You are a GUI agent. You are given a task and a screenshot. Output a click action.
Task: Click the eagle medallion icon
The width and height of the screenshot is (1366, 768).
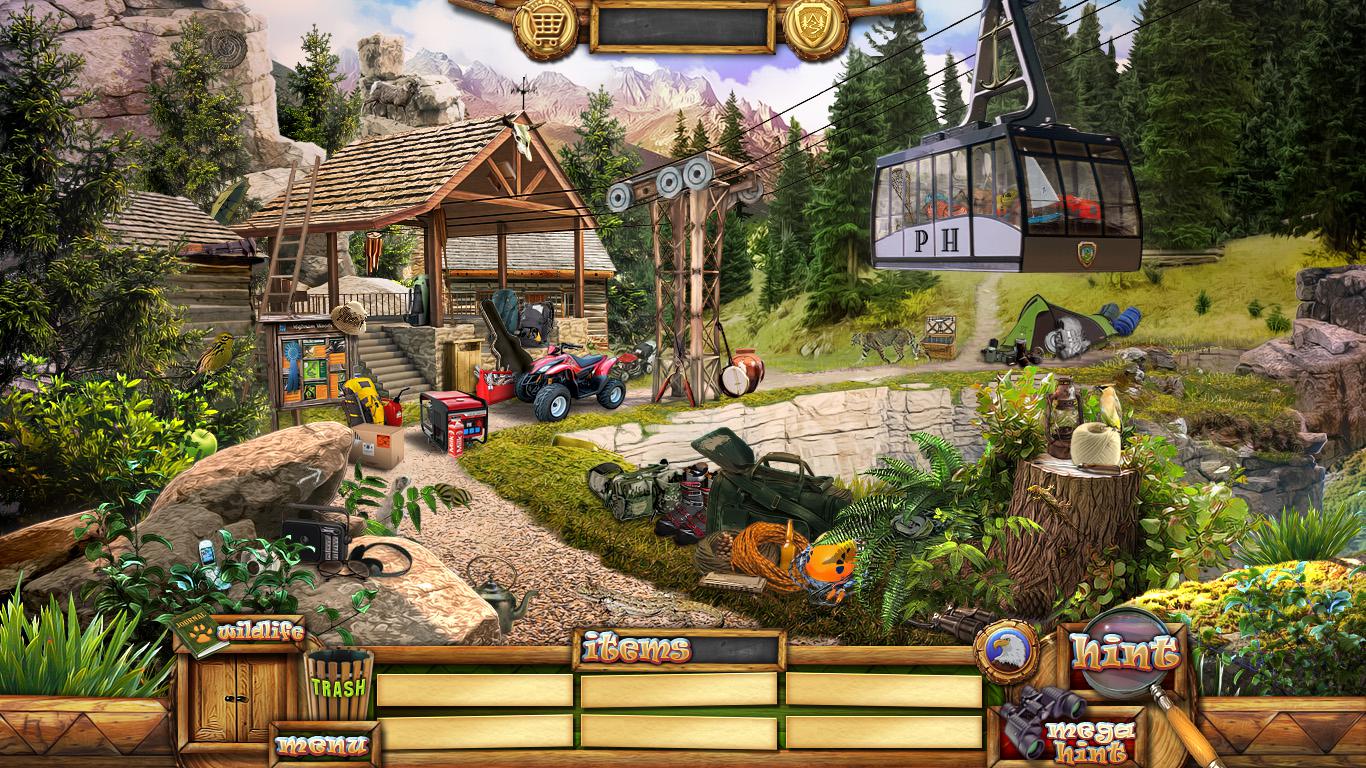(x=1006, y=652)
